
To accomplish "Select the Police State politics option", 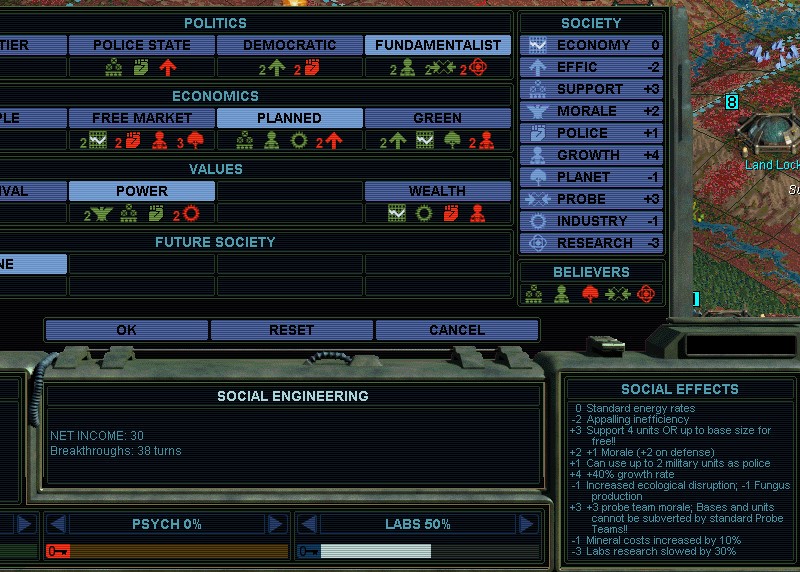I will (x=141, y=45).
